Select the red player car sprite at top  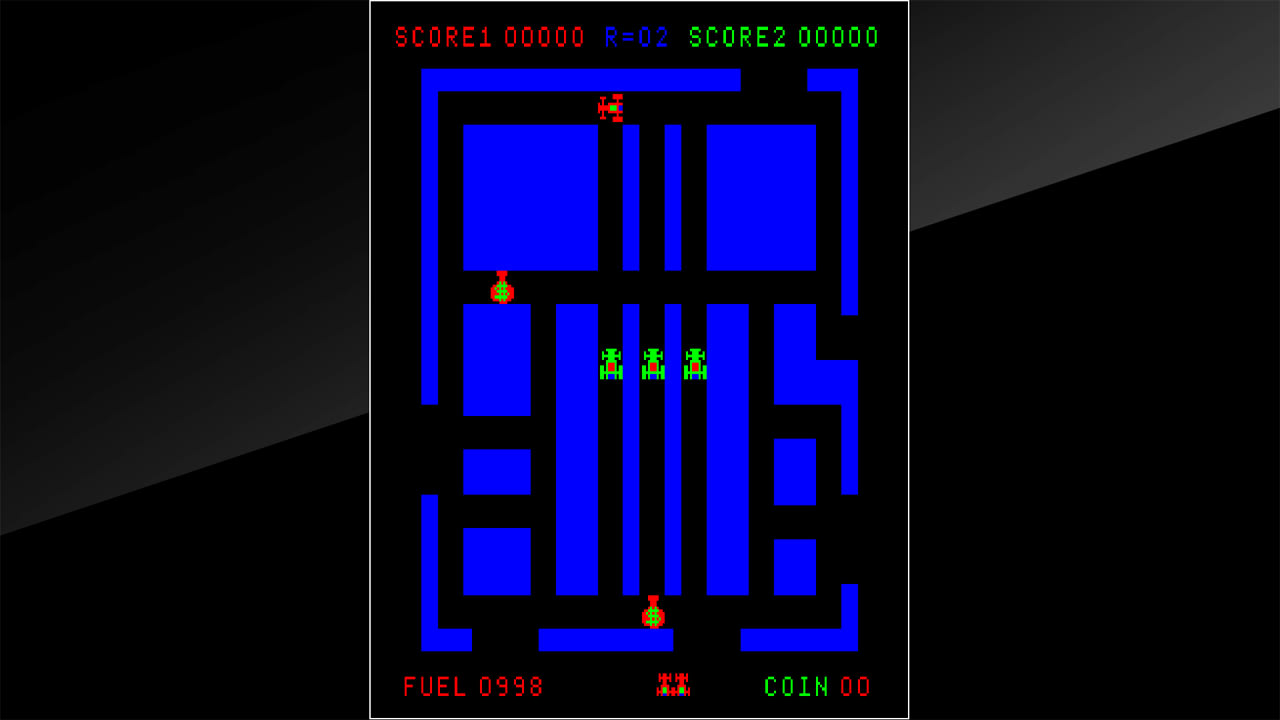(x=609, y=107)
